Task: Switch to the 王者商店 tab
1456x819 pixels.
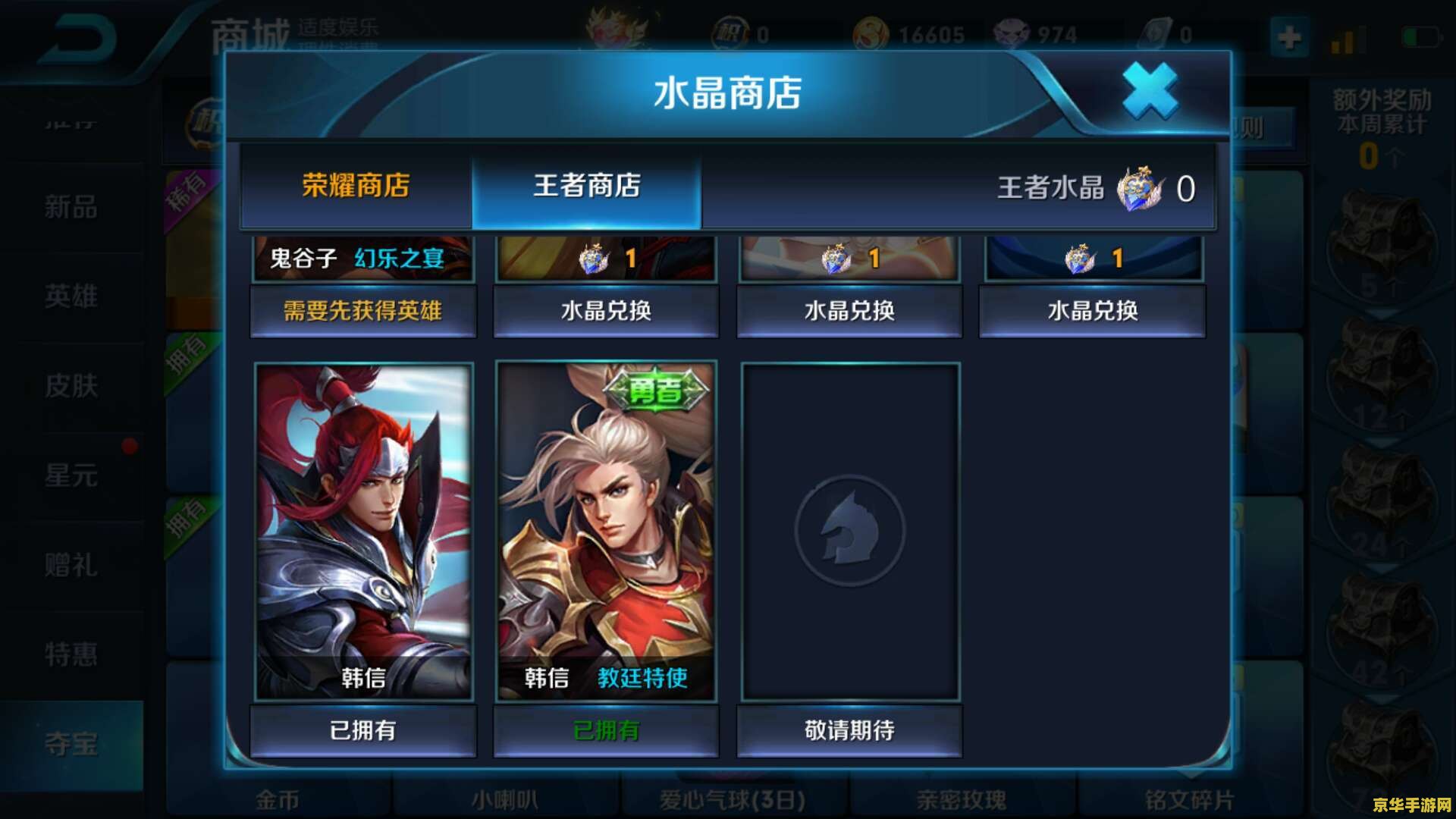Action: 588,184
